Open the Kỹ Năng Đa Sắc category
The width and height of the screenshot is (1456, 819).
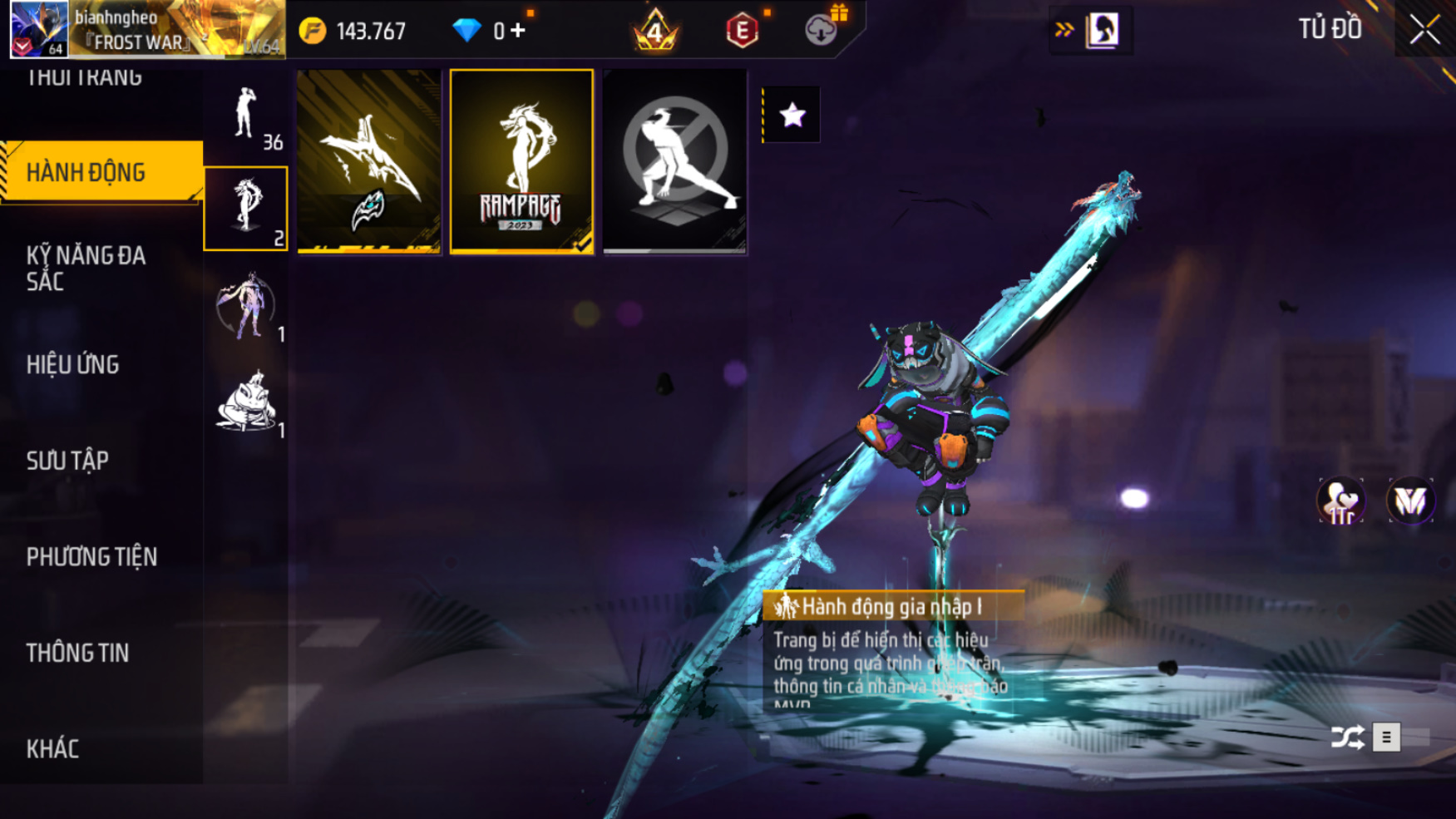point(86,268)
